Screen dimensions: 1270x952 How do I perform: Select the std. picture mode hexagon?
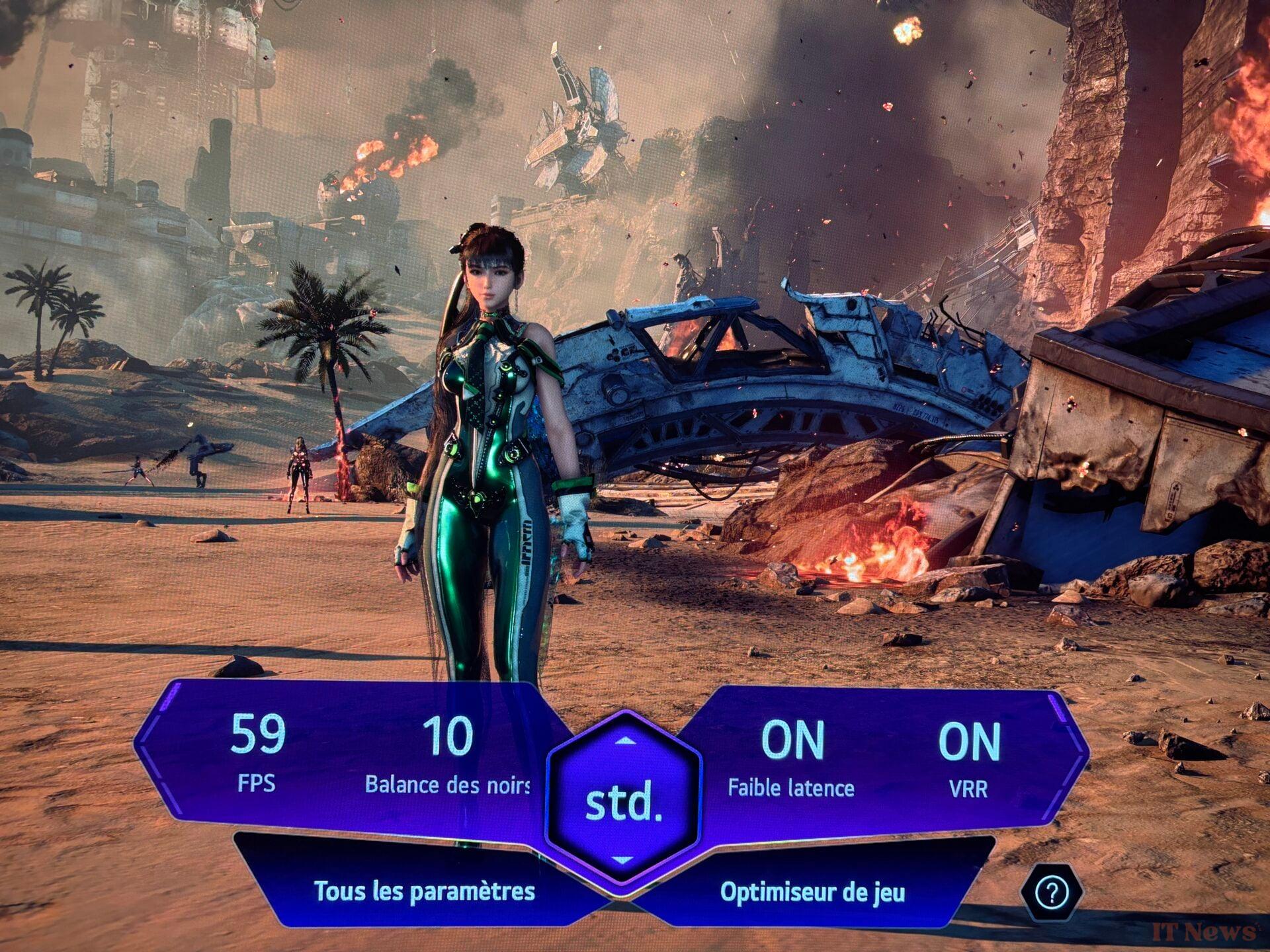[623, 802]
